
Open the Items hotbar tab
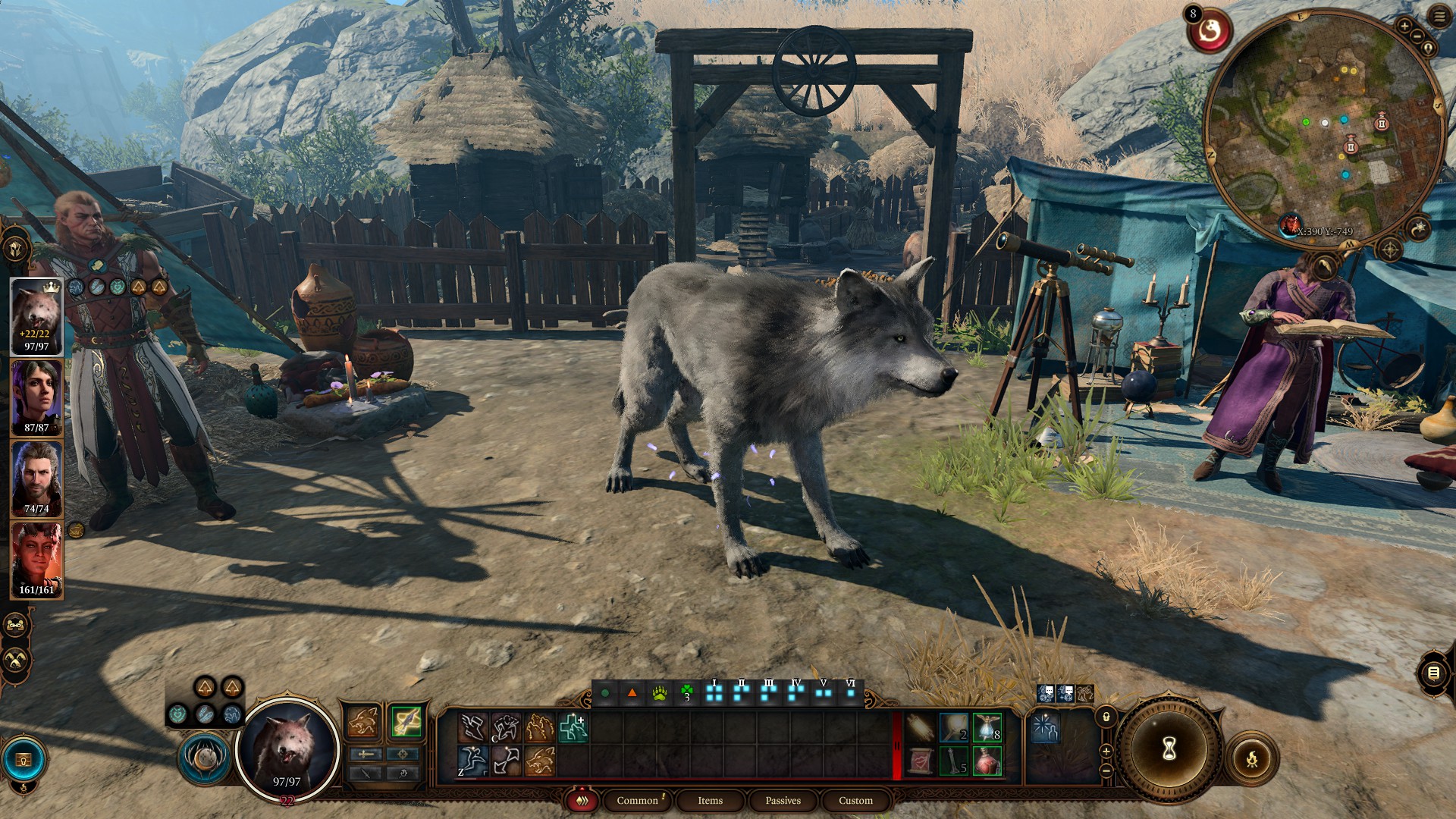point(710,801)
